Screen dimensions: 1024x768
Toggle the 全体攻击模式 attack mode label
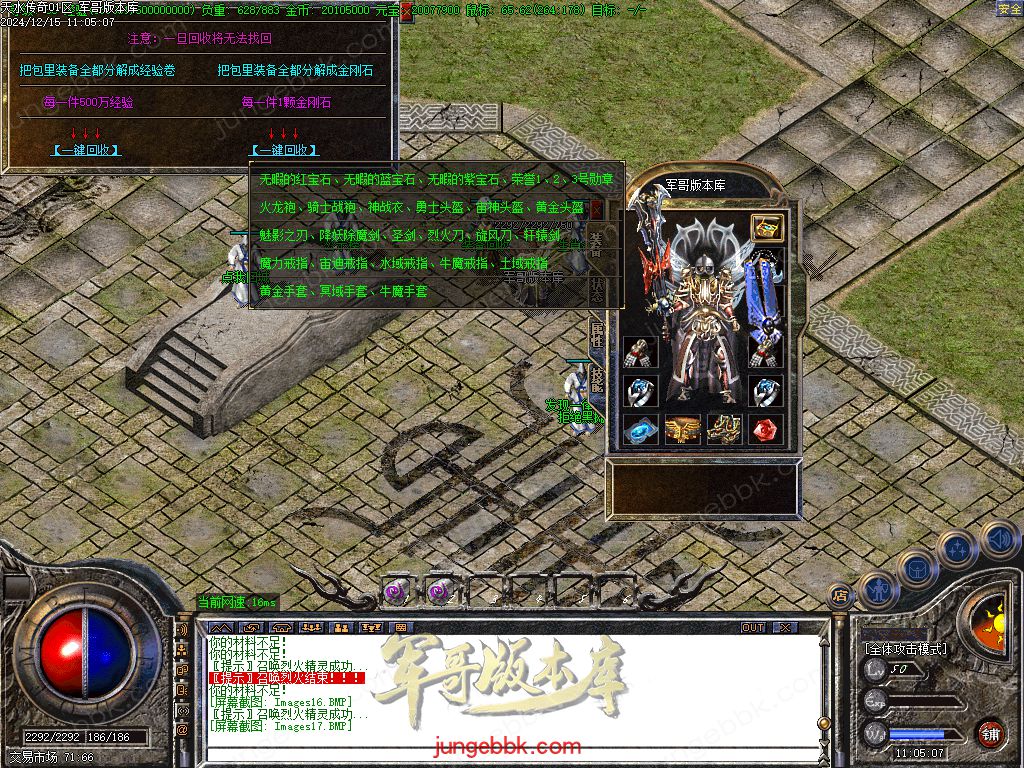point(906,648)
